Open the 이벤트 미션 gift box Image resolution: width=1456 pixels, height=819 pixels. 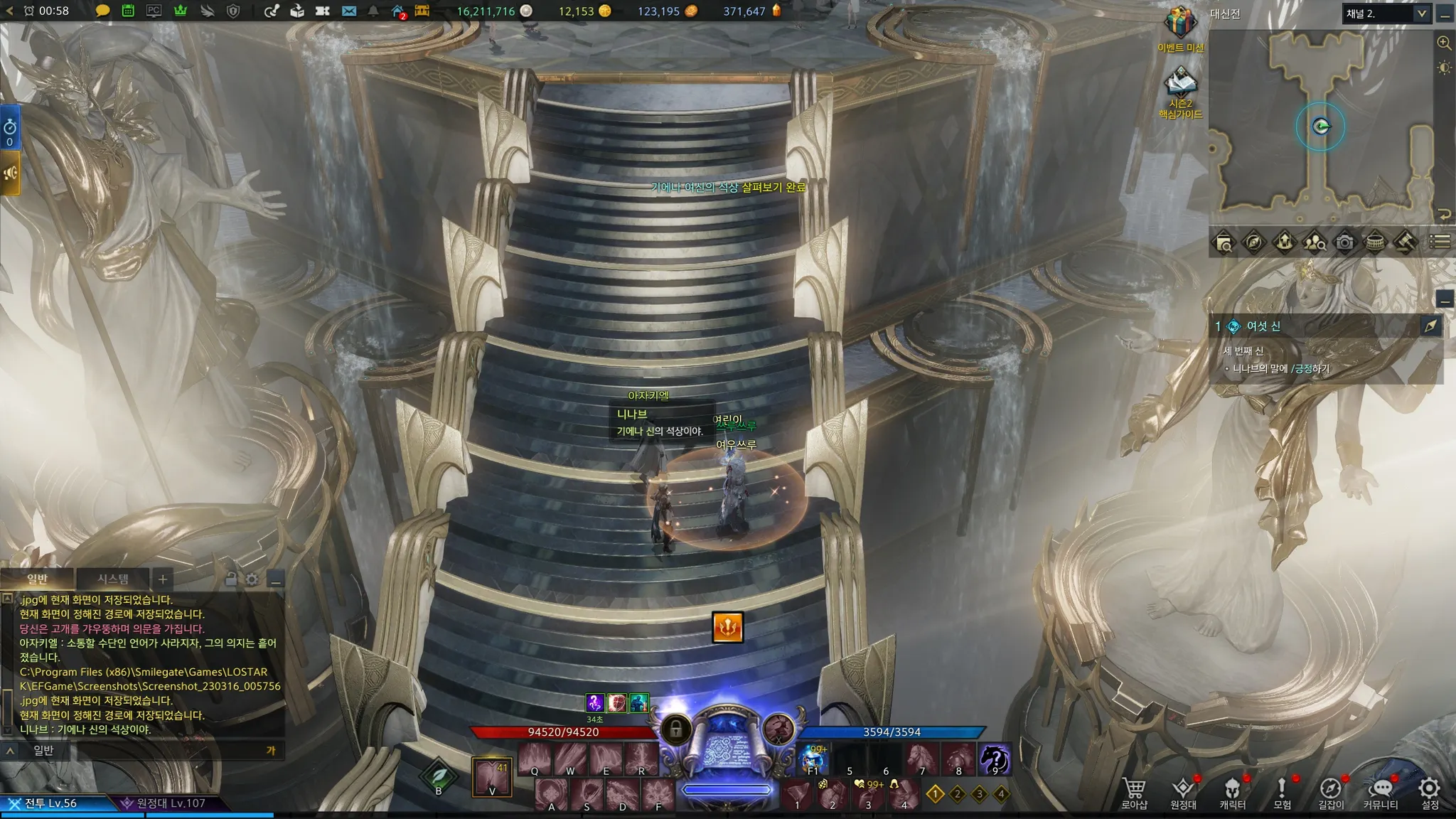1180,23
